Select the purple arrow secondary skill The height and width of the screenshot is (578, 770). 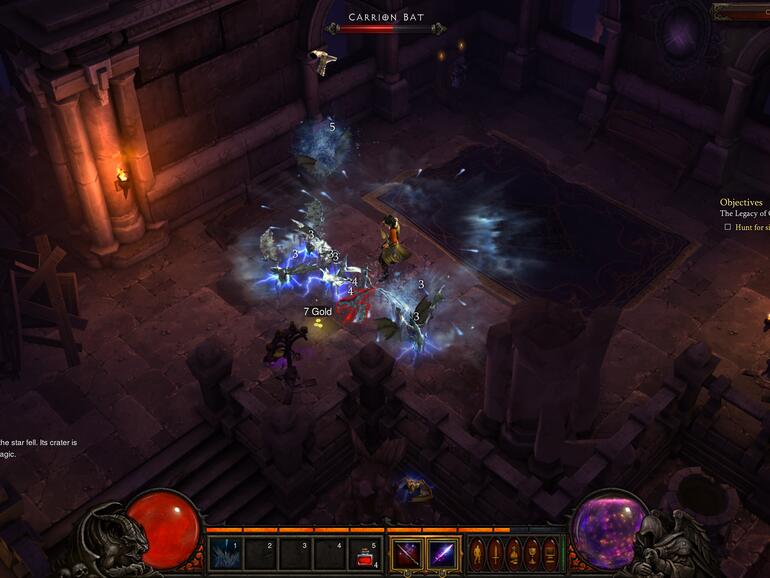click(x=442, y=553)
